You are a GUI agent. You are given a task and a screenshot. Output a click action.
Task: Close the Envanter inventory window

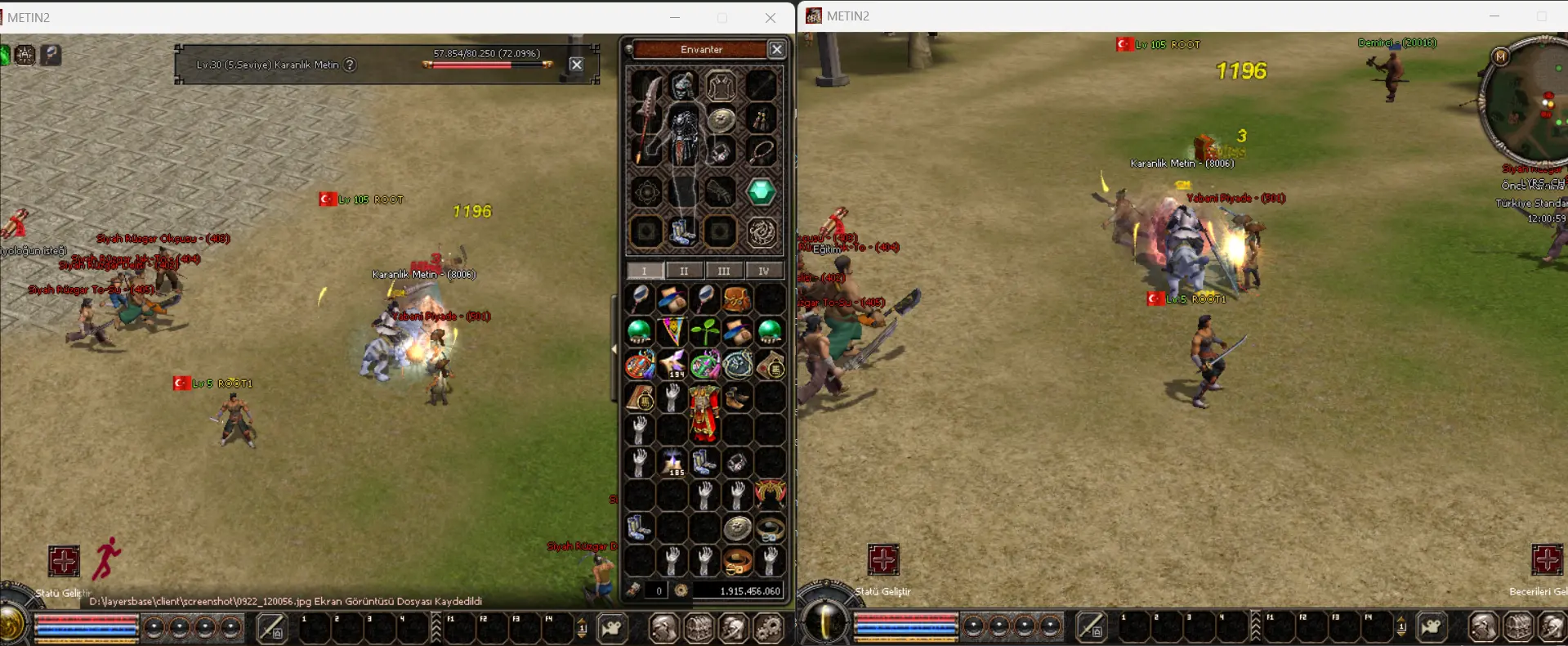[x=777, y=50]
